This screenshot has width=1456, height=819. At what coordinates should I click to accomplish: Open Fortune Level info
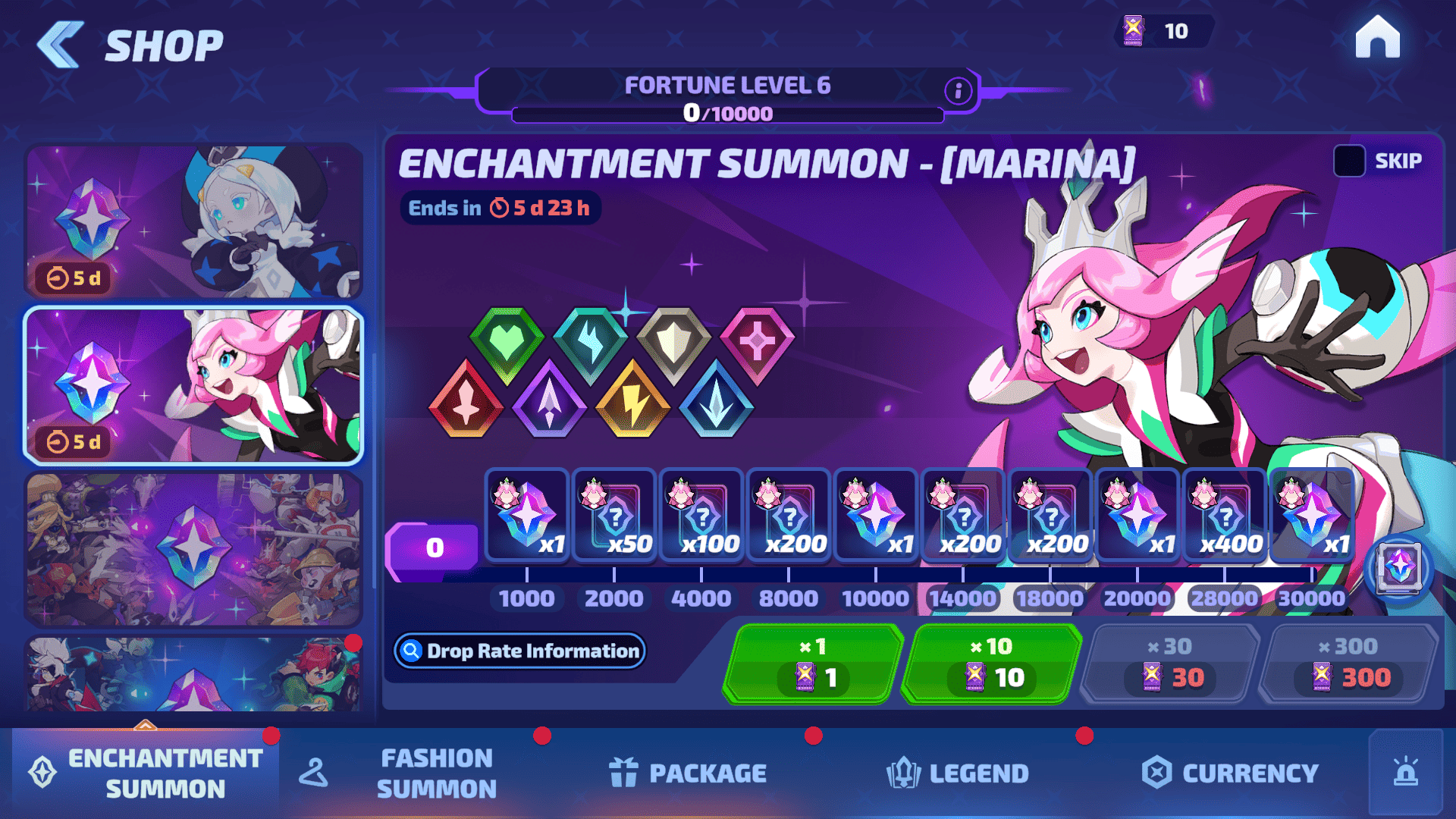tap(958, 91)
